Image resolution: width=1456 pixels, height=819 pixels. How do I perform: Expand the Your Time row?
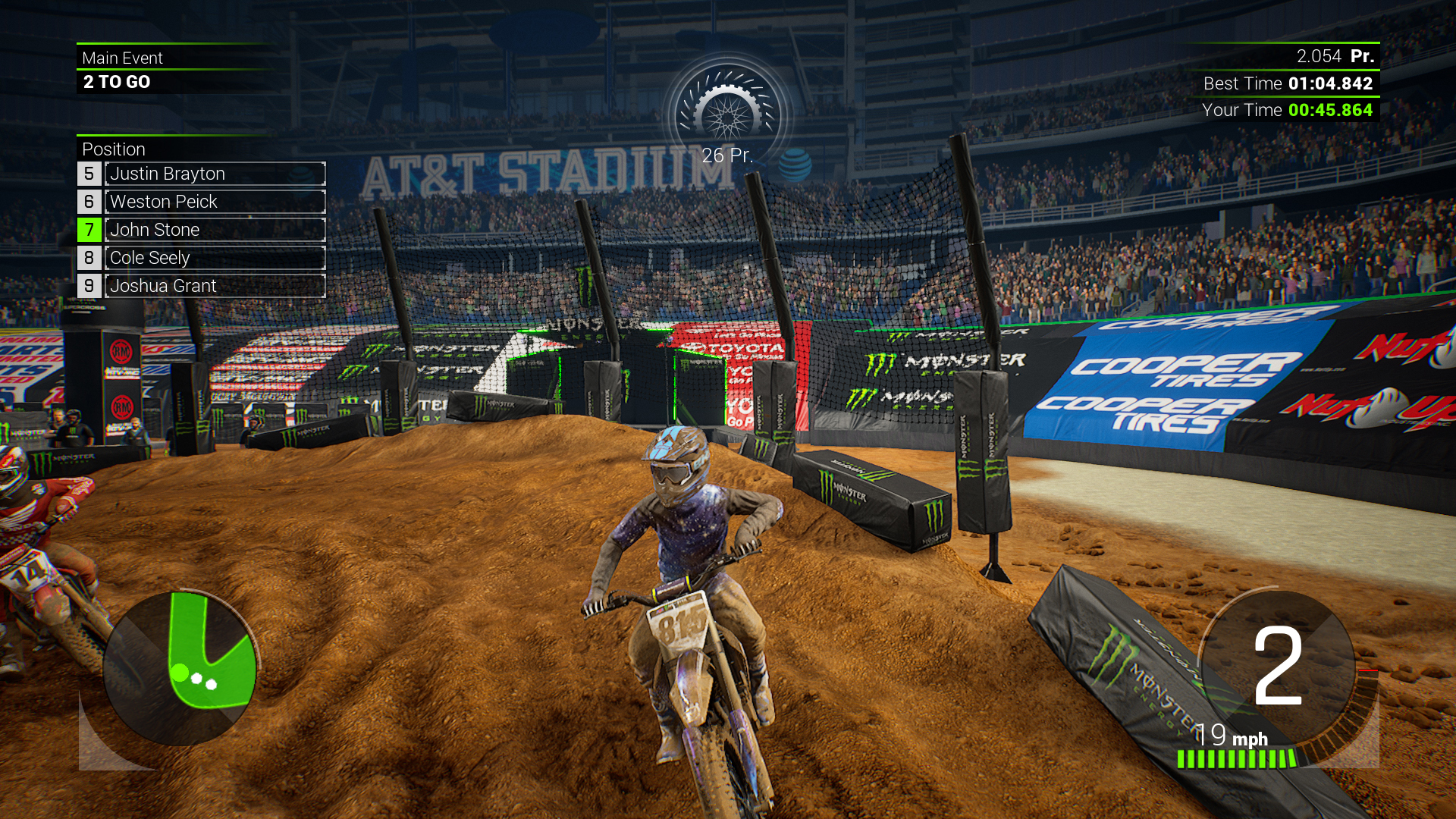[1289, 110]
